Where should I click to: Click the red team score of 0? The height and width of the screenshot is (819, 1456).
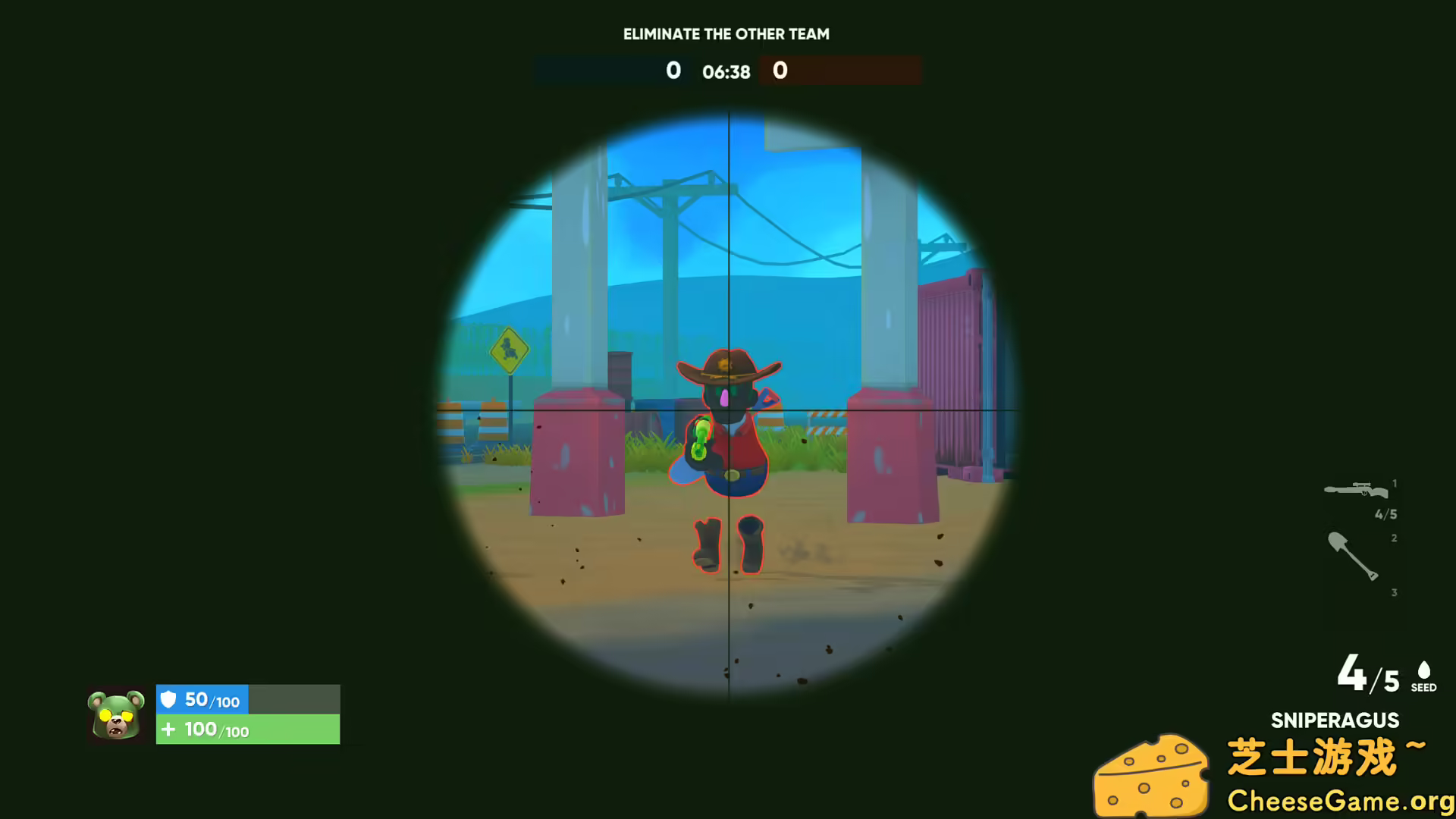(x=780, y=71)
